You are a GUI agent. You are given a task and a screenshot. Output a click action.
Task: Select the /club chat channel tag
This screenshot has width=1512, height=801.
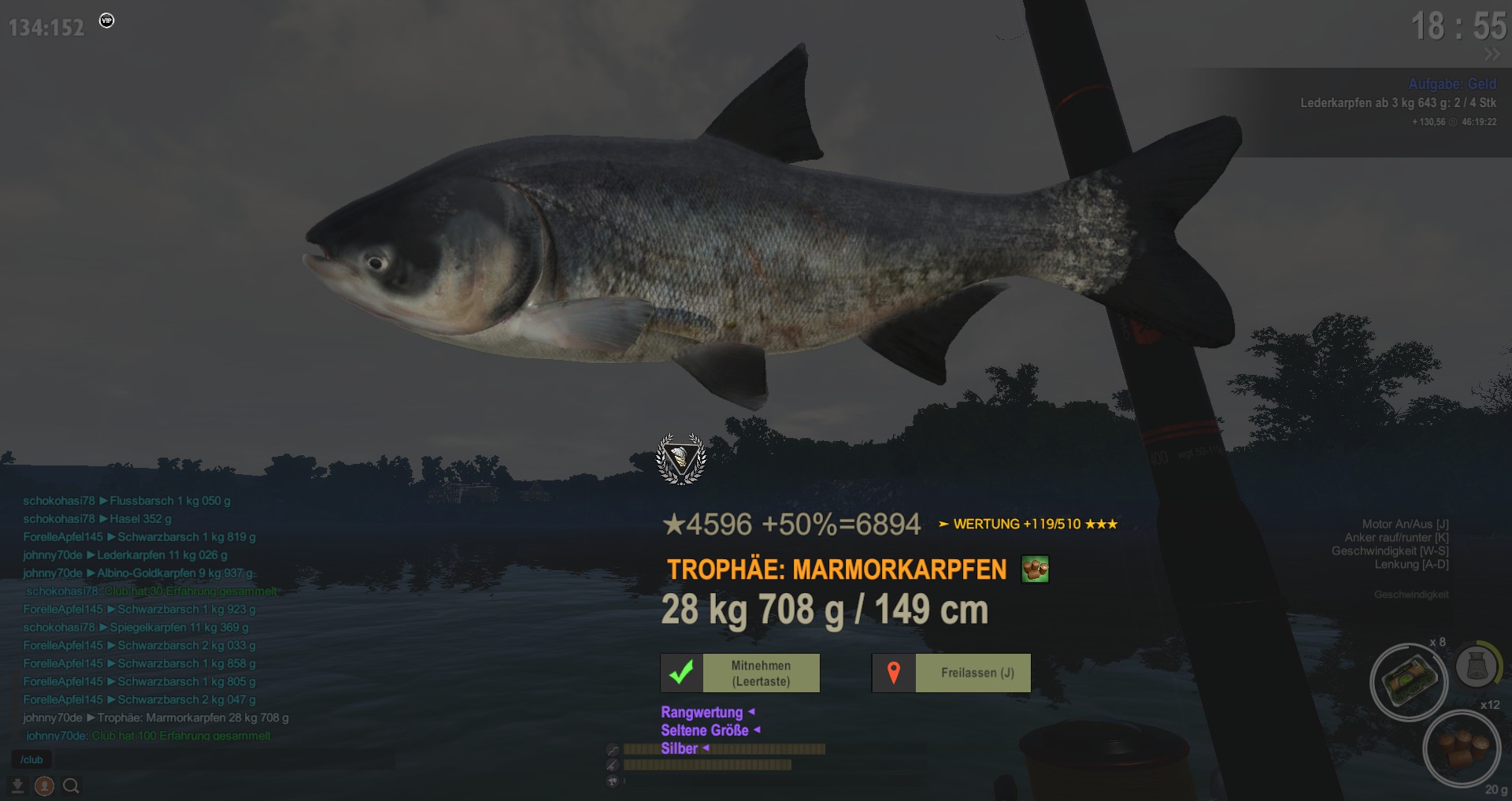(x=31, y=760)
